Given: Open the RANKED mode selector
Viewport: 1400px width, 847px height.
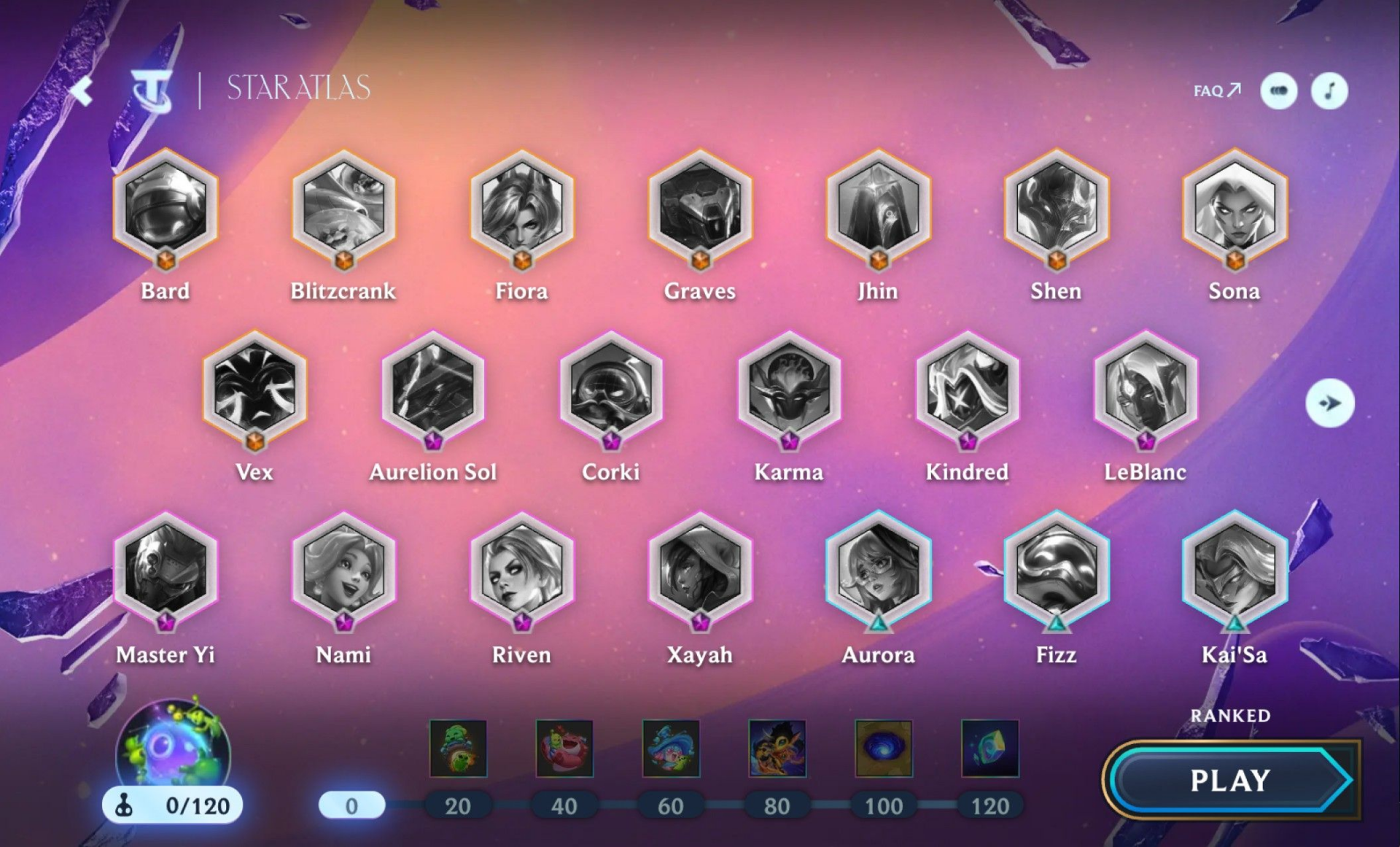Looking at the screenshot, I should (1229, 716).
